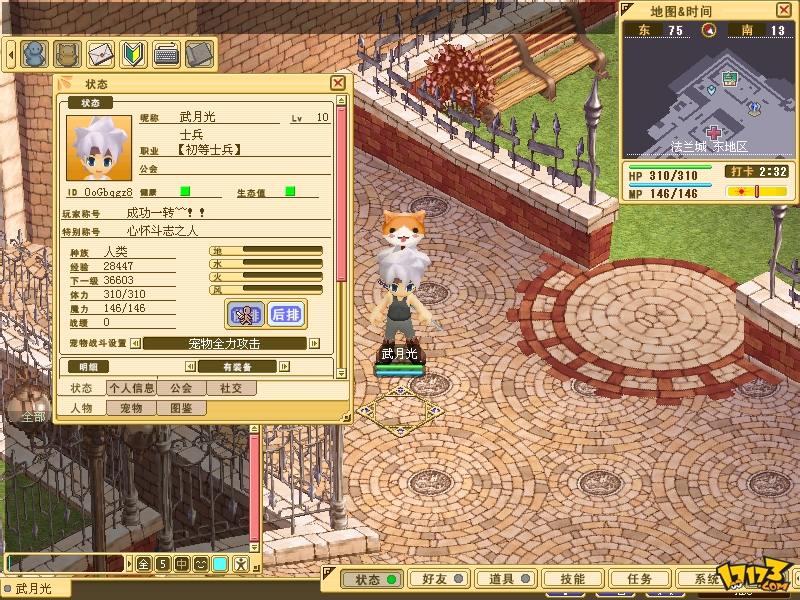
Task: Click the 打卡 check-in button
Action: (x=741, y=172)
